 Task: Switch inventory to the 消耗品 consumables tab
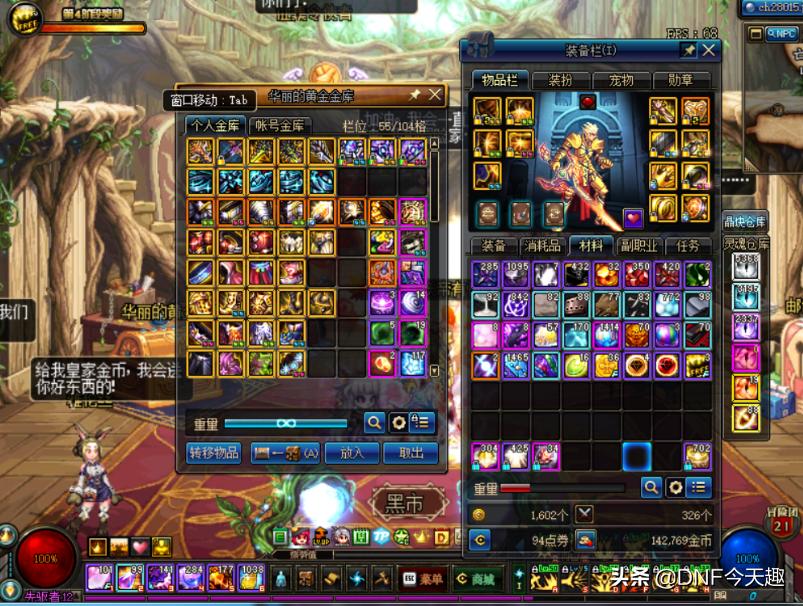(543, 246)
